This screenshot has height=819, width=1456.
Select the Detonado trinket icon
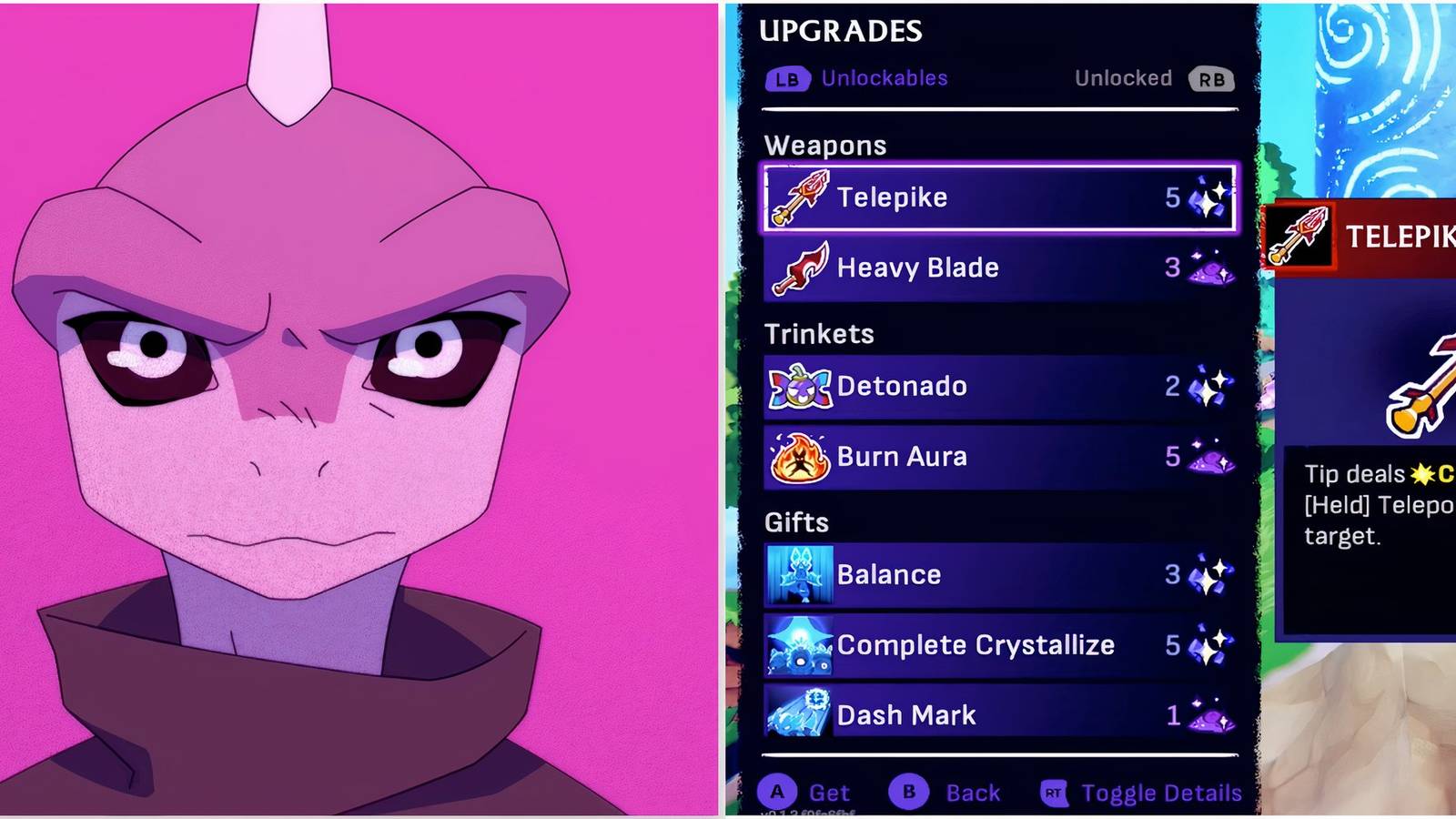pos(799,386)
